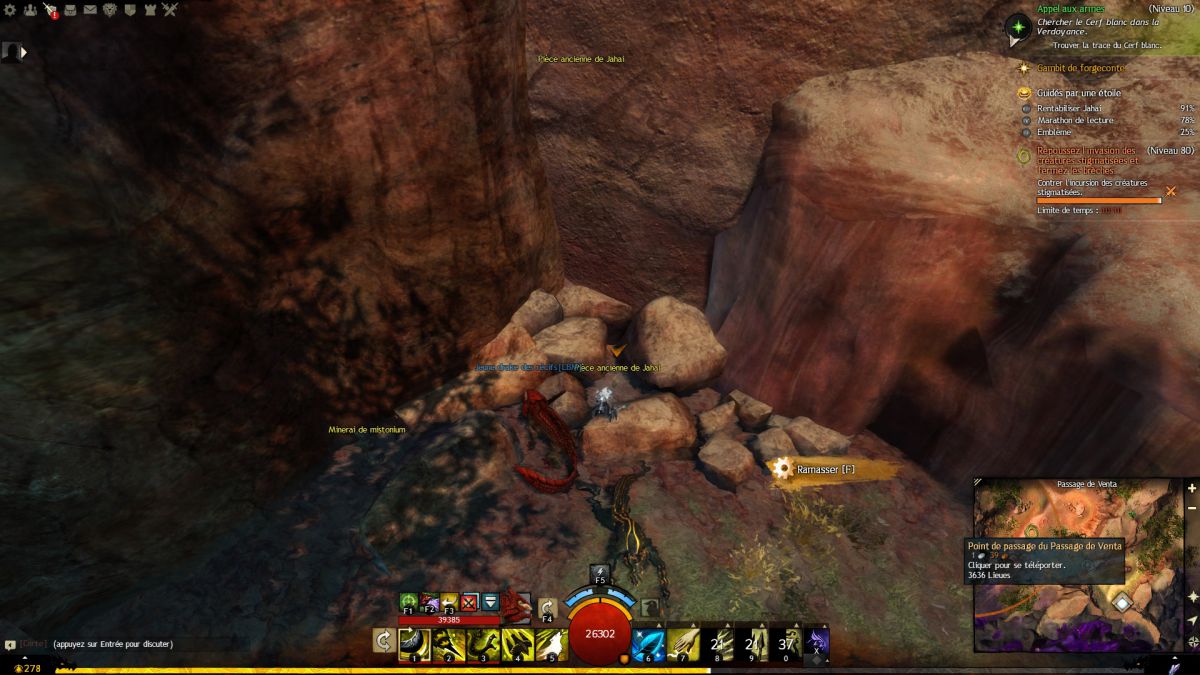1200x675 pixels.
Task: Teleport to the Passage de Venta waypoint
Action: (x=1122, y=602)
